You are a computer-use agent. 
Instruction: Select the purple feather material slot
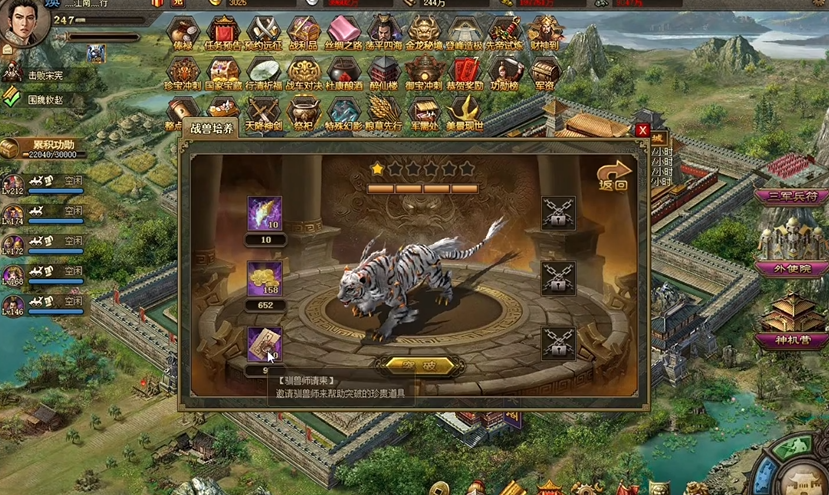click(x=264, y=214)
